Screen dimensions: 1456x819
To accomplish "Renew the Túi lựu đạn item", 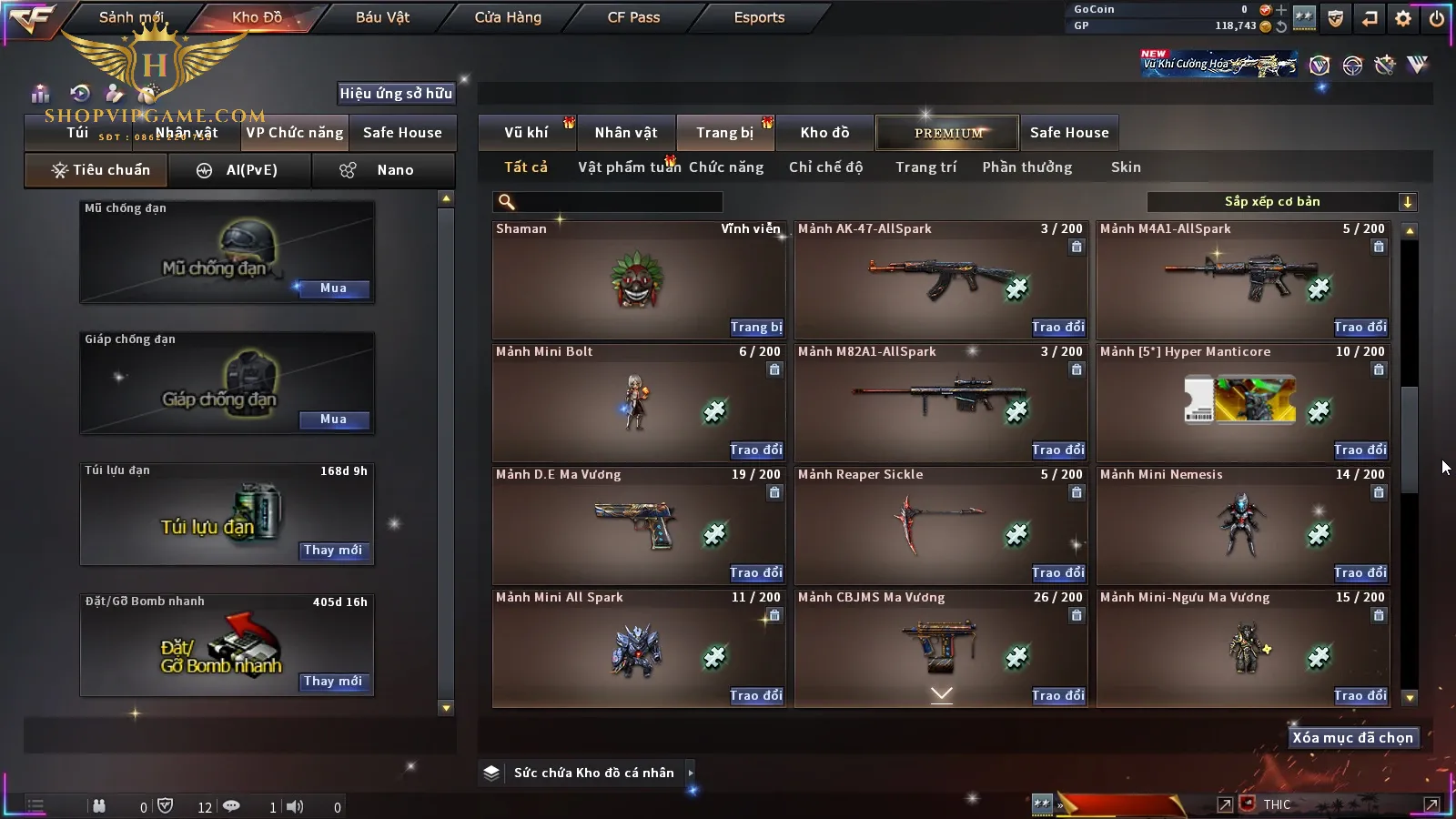I will tap(333, 551).
